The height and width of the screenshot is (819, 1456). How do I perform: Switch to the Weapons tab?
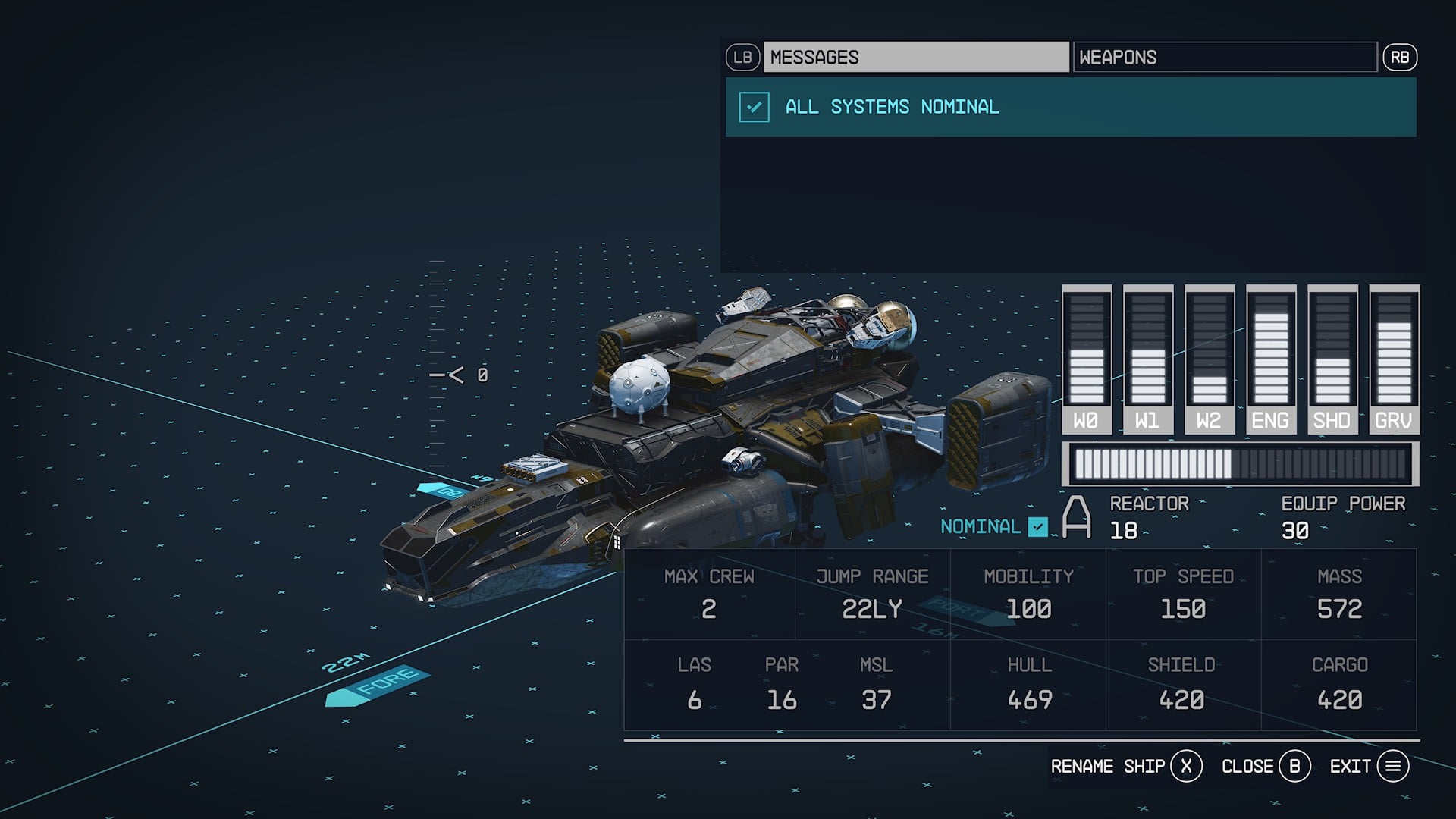[1224, 58]
